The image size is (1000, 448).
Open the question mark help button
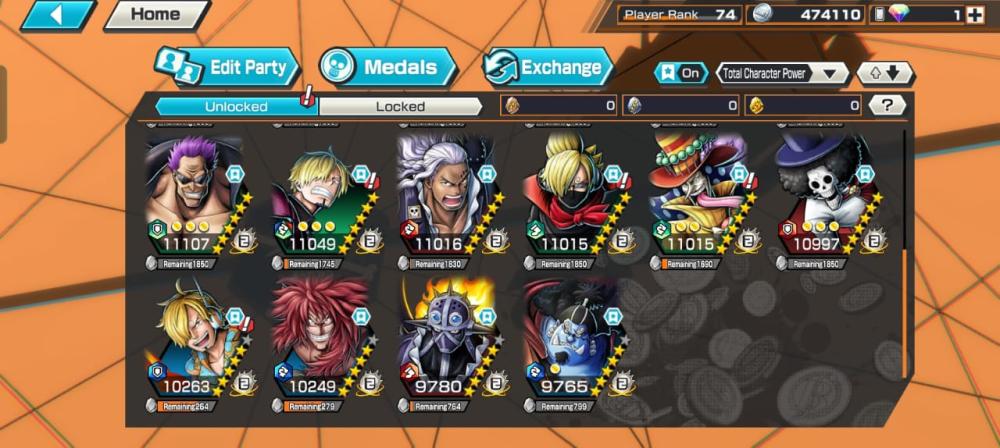click(886, 105)
